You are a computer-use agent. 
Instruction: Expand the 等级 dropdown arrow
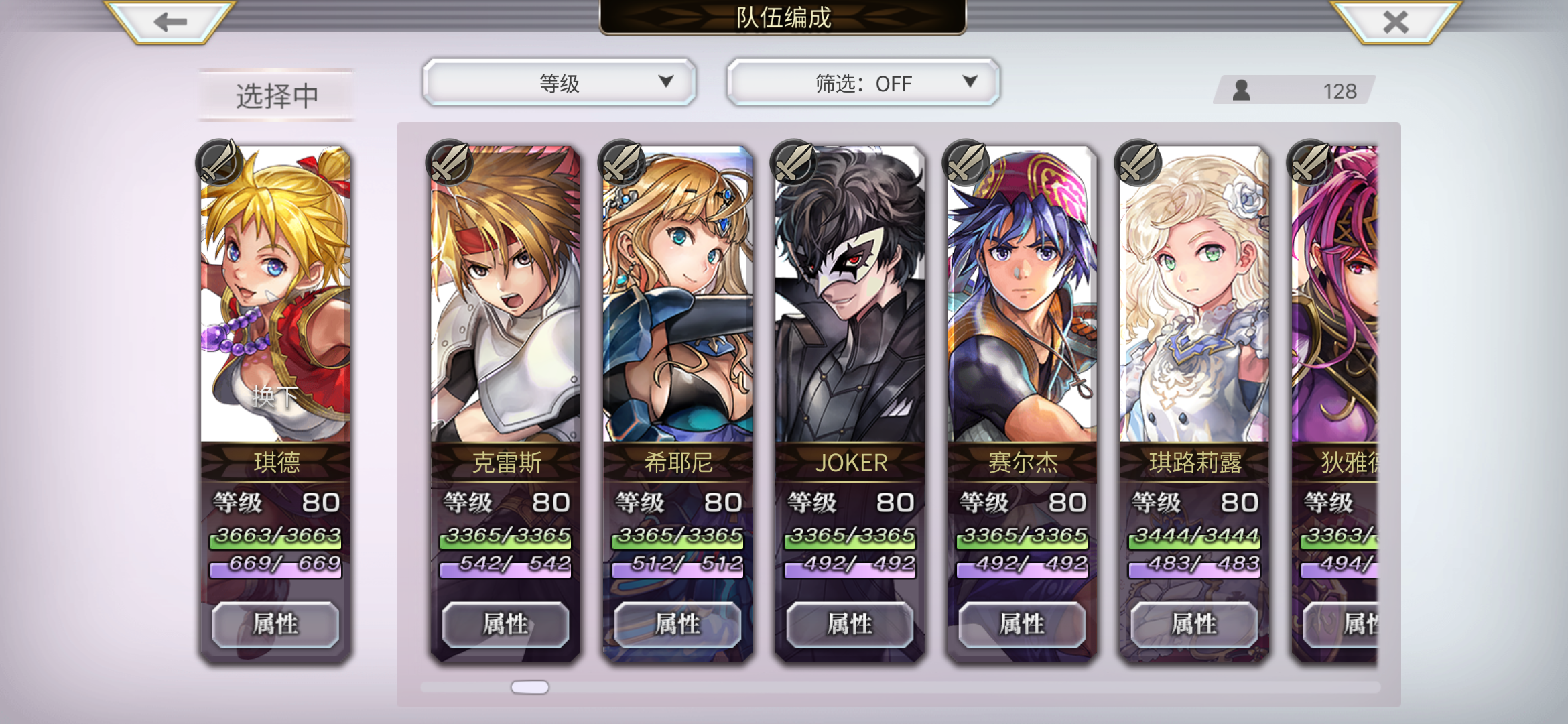(665, 82)
